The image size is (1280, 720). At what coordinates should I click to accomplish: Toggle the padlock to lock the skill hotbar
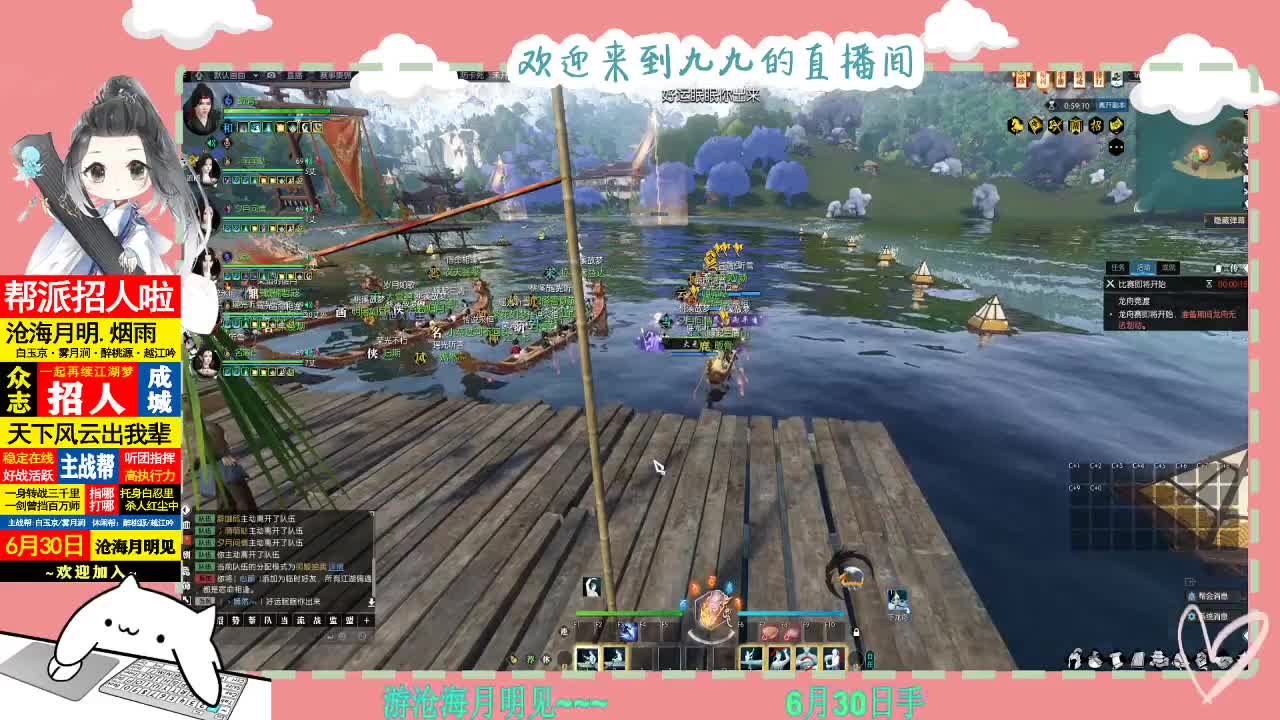tap(857, 632)
